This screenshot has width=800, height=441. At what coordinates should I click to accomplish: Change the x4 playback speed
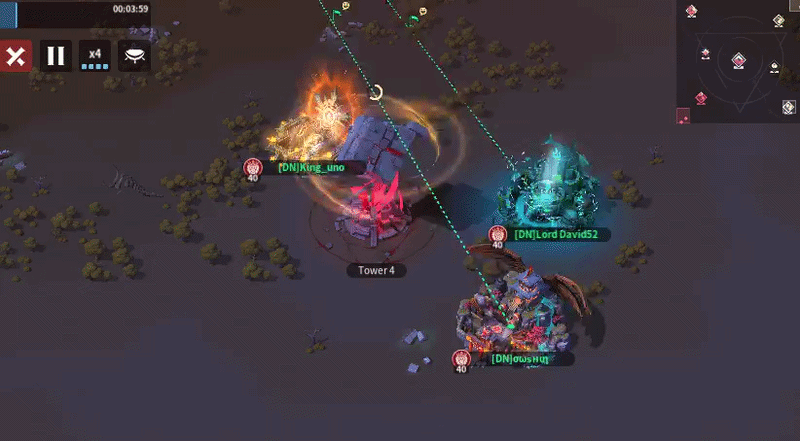pos(95,55)
